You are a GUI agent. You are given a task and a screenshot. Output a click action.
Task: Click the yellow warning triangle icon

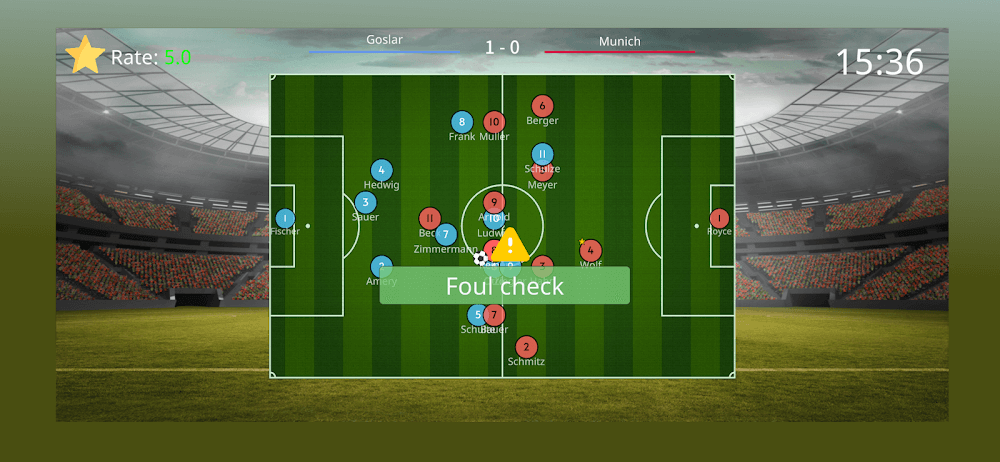[x=510, y=246]
